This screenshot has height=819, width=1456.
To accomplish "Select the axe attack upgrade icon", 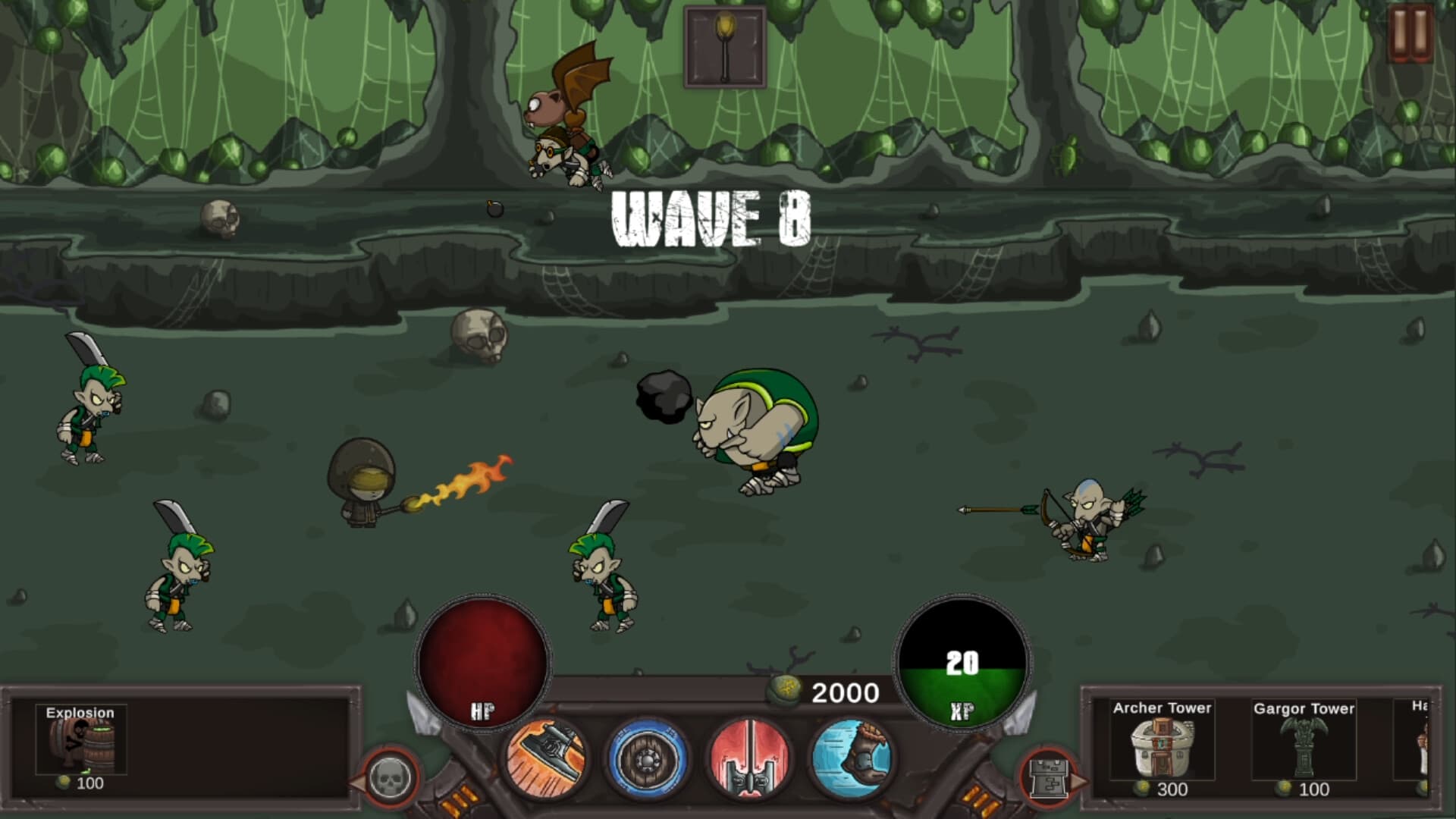I will (548, 758).
